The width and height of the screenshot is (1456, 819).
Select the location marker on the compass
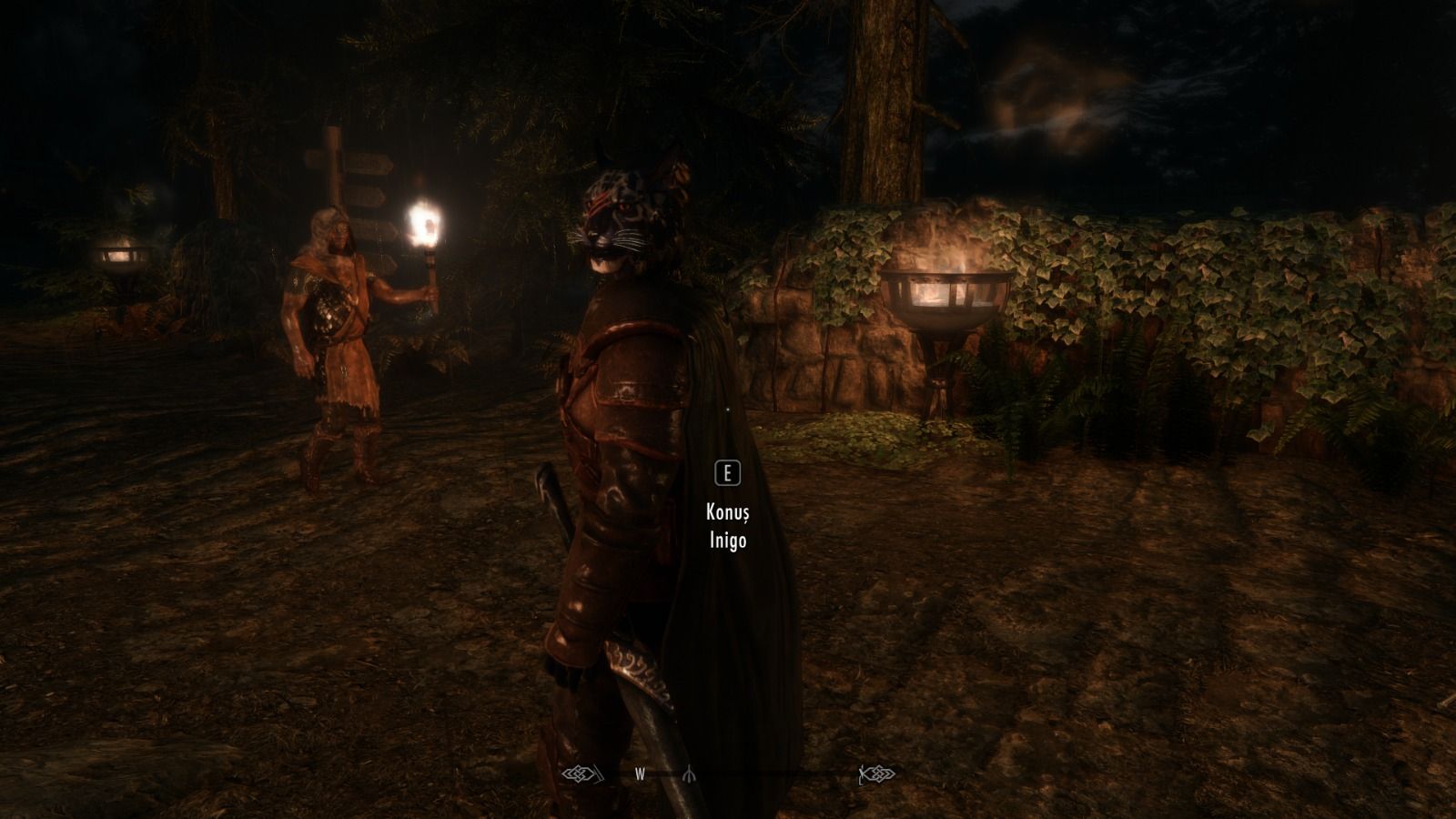(x=688, y=774)
